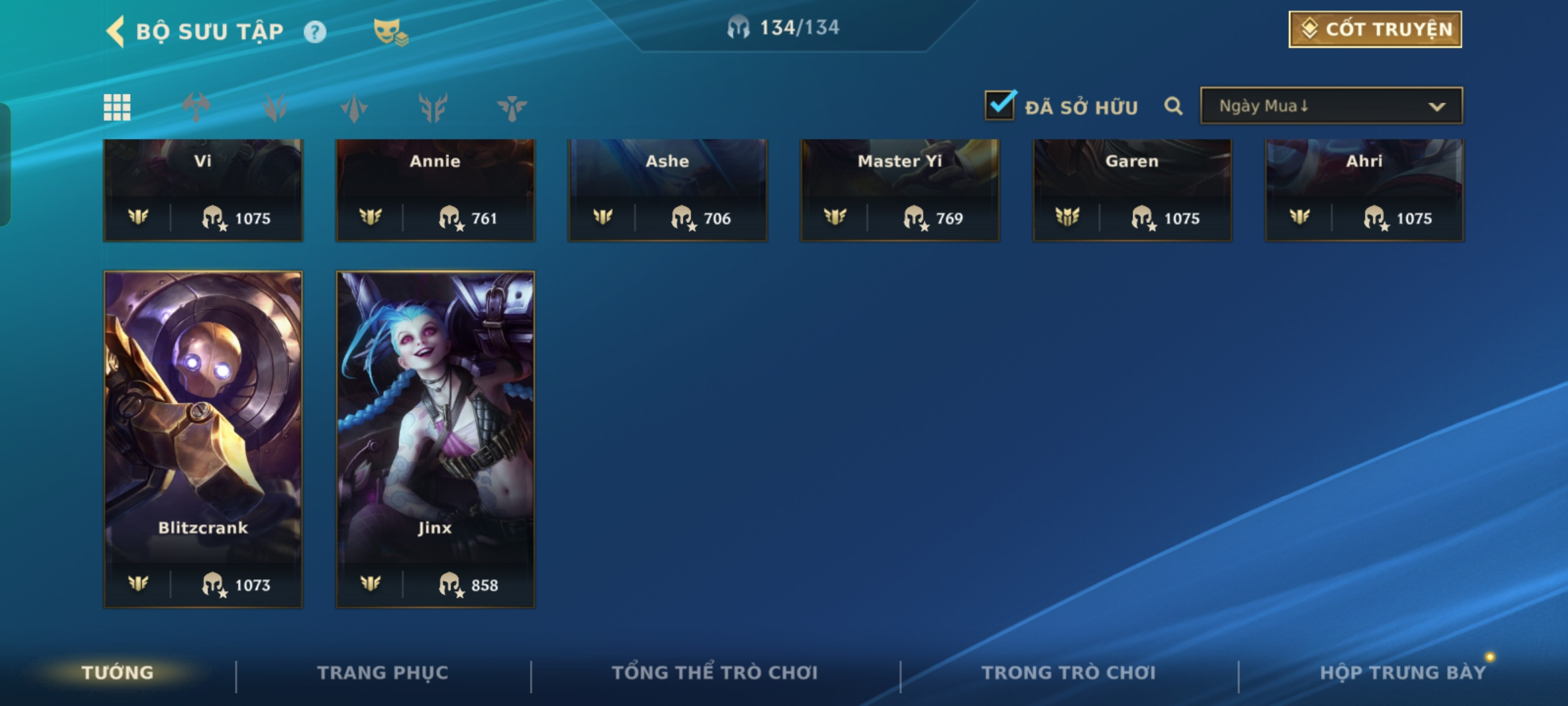Open the Cốt Truyện button
Screen dimensions: 1568x706
(1375, 29)
